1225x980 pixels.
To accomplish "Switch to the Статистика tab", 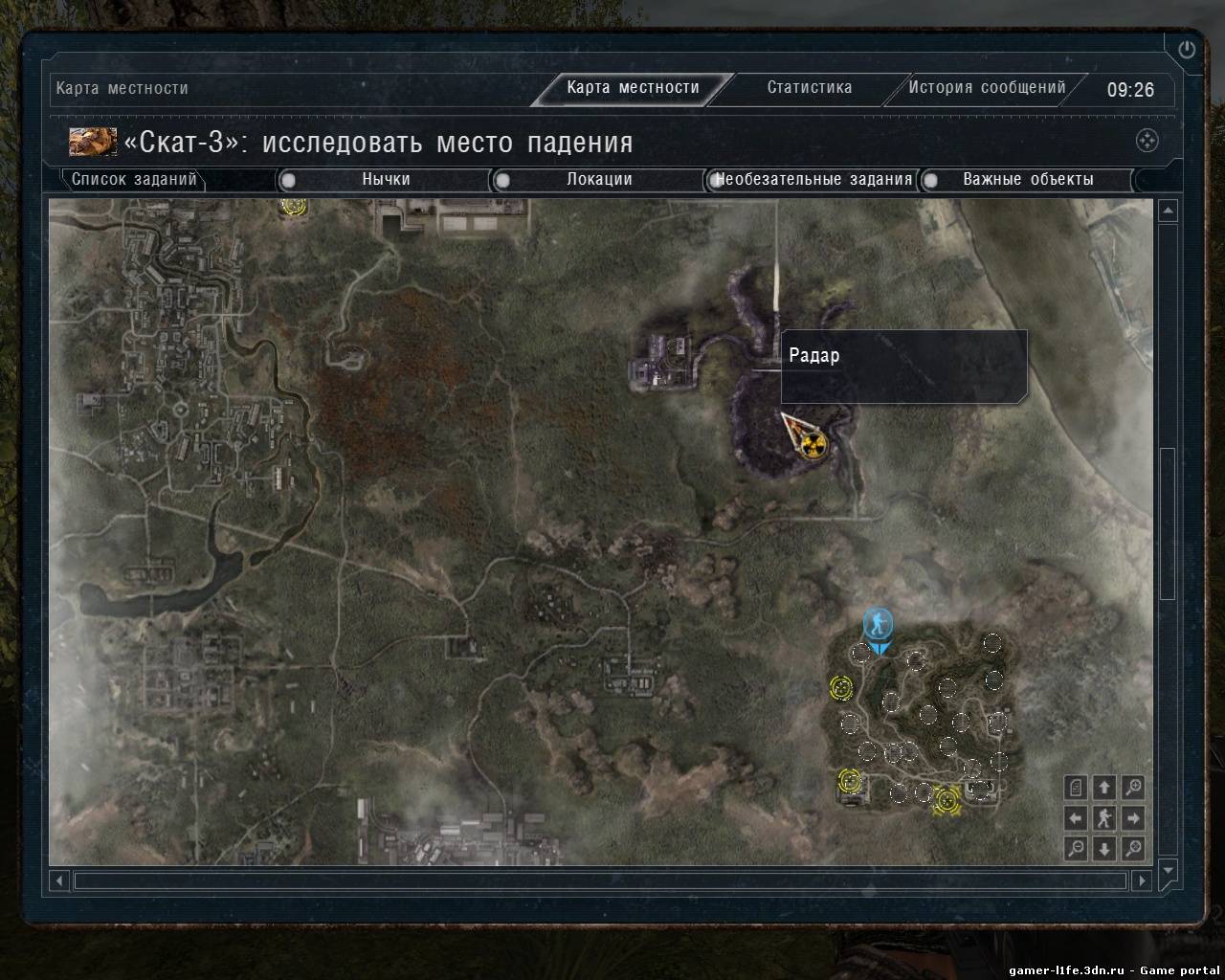I will [x=809, y=88].
